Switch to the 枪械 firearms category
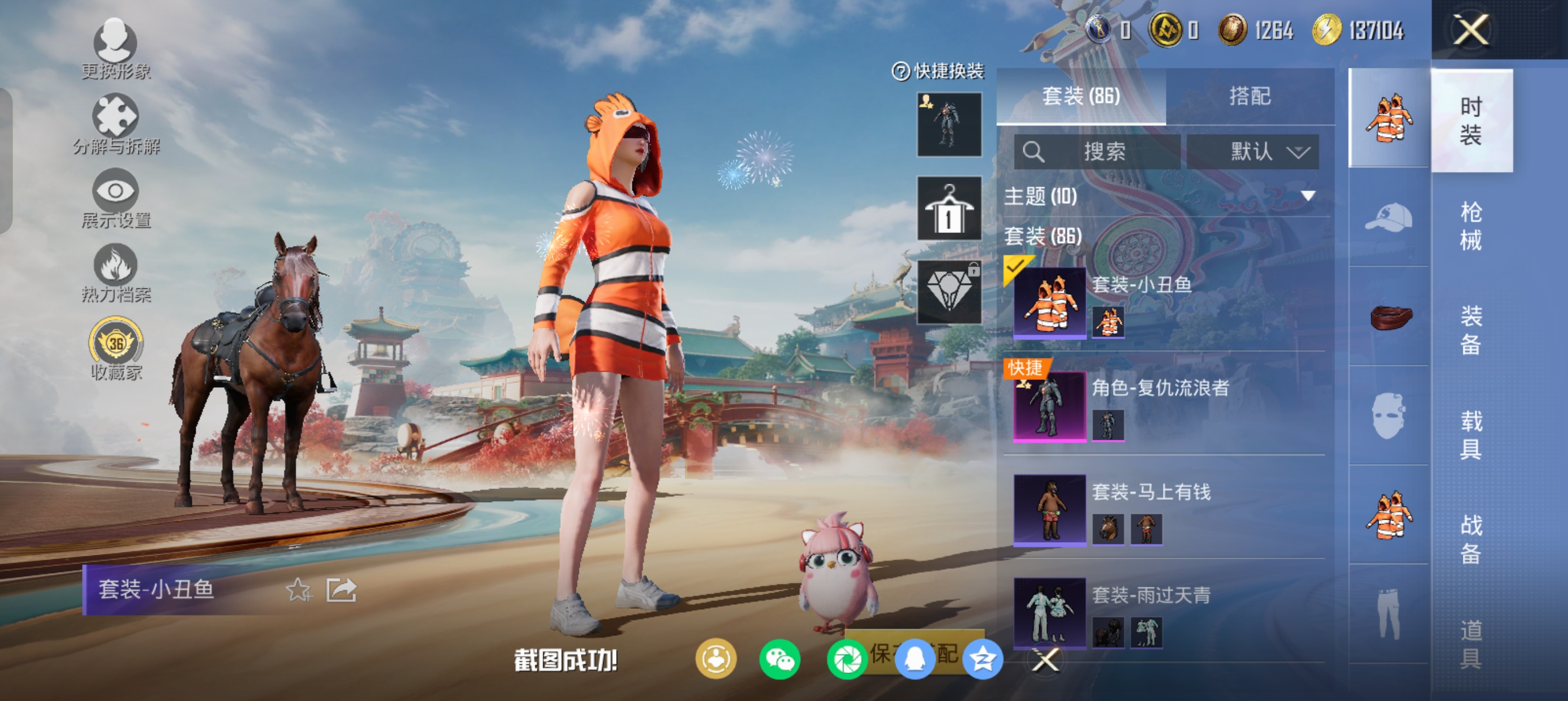This screenshot has height=701, width=1568. click(1471, 225)
